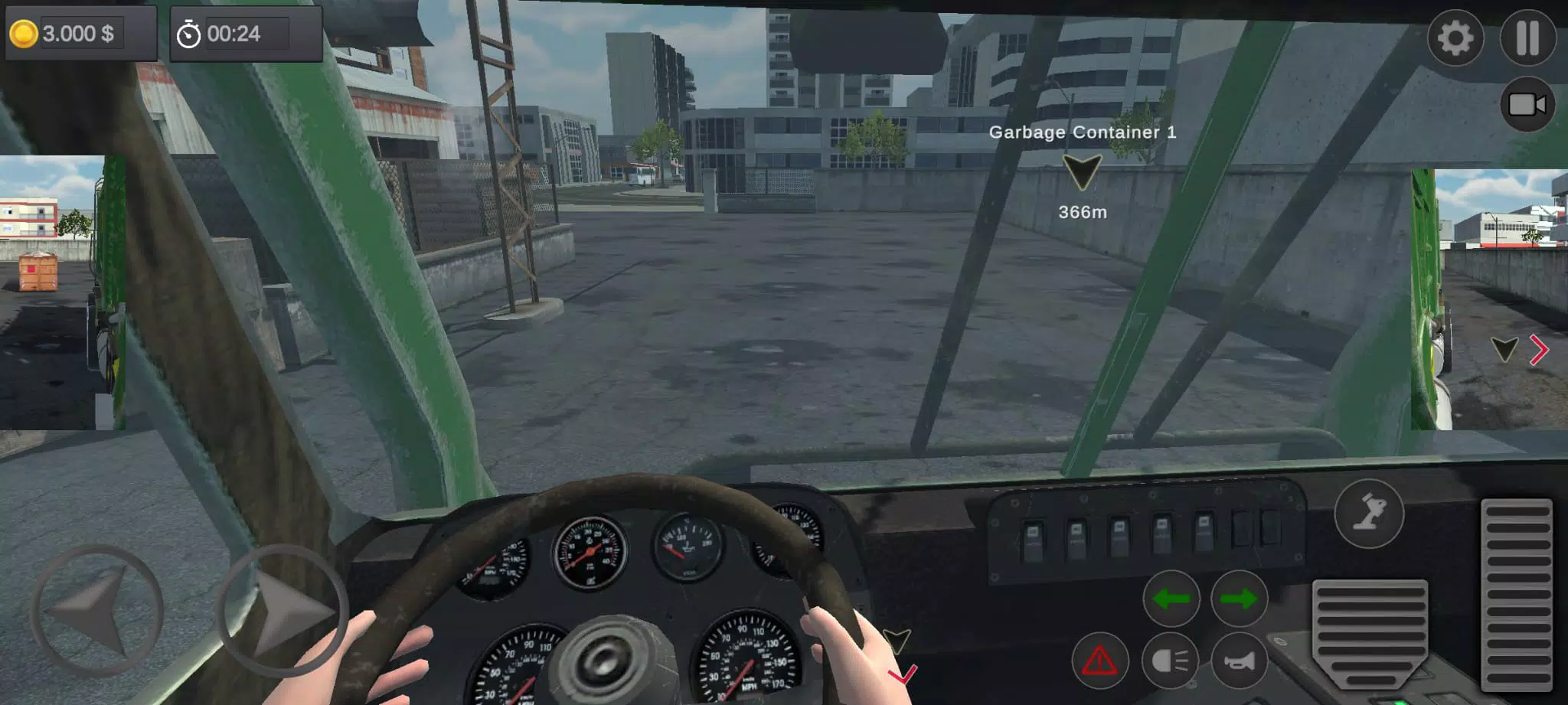
Task: Pause the game
Action: pos(1527,38)
